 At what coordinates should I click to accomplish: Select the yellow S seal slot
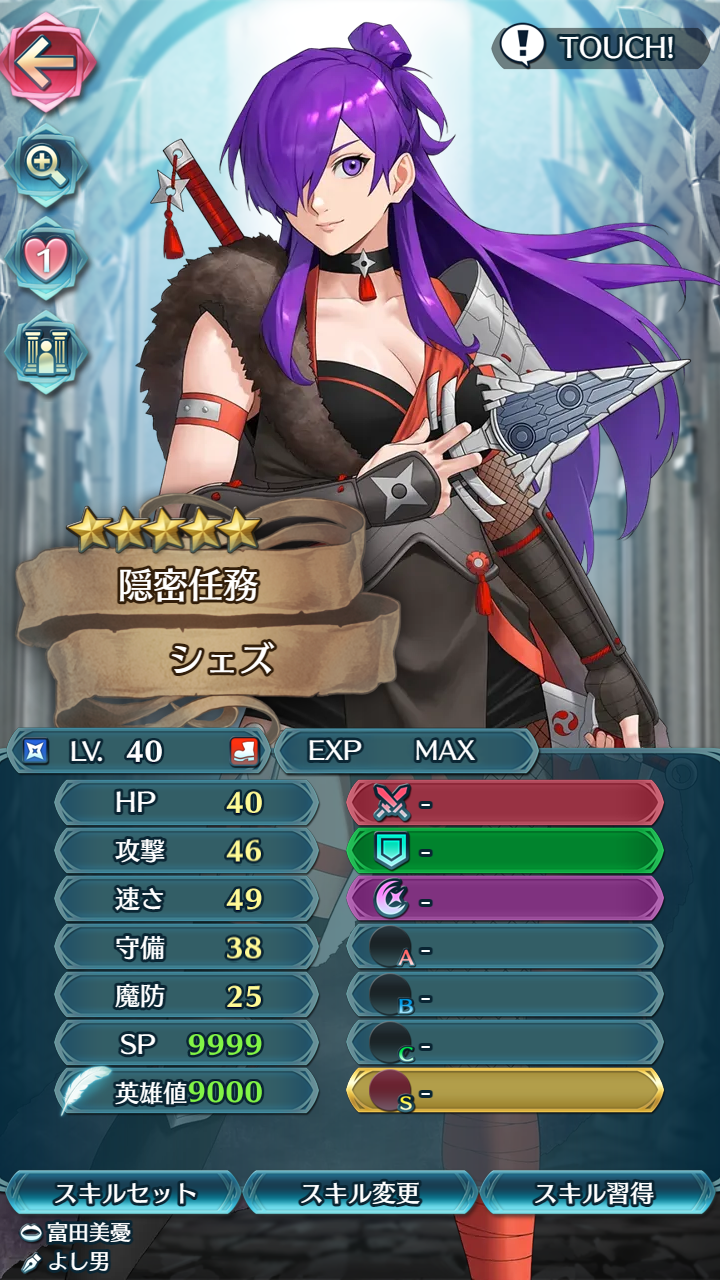[x=505, y=1091]
